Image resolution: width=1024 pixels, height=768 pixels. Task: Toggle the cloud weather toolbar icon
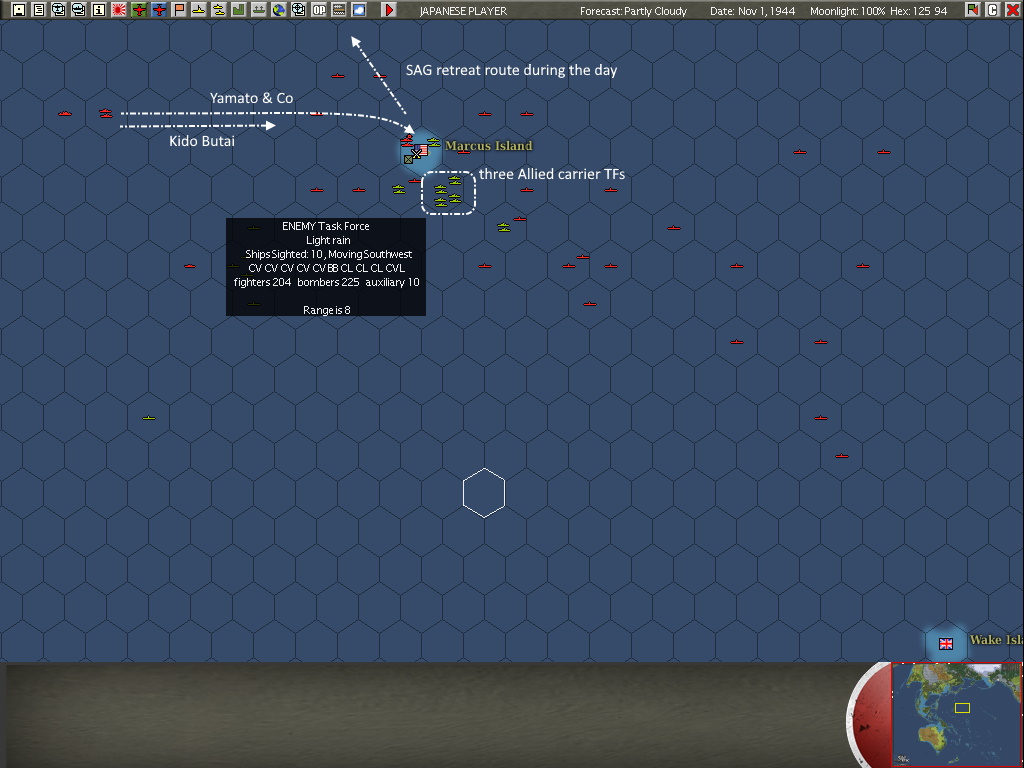pos(359,10)
